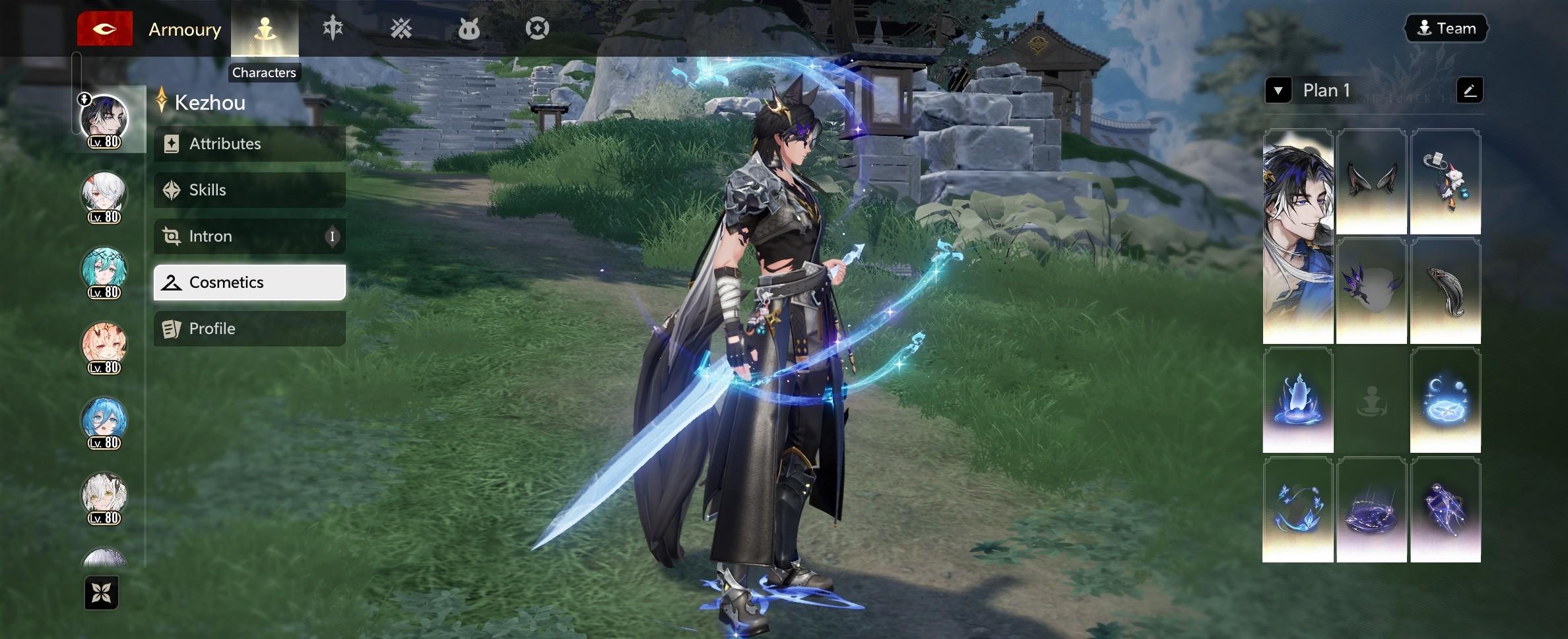Switch to the sword weapon tab
This screenshot has width=1568, height=639.
tap(333, 28)
